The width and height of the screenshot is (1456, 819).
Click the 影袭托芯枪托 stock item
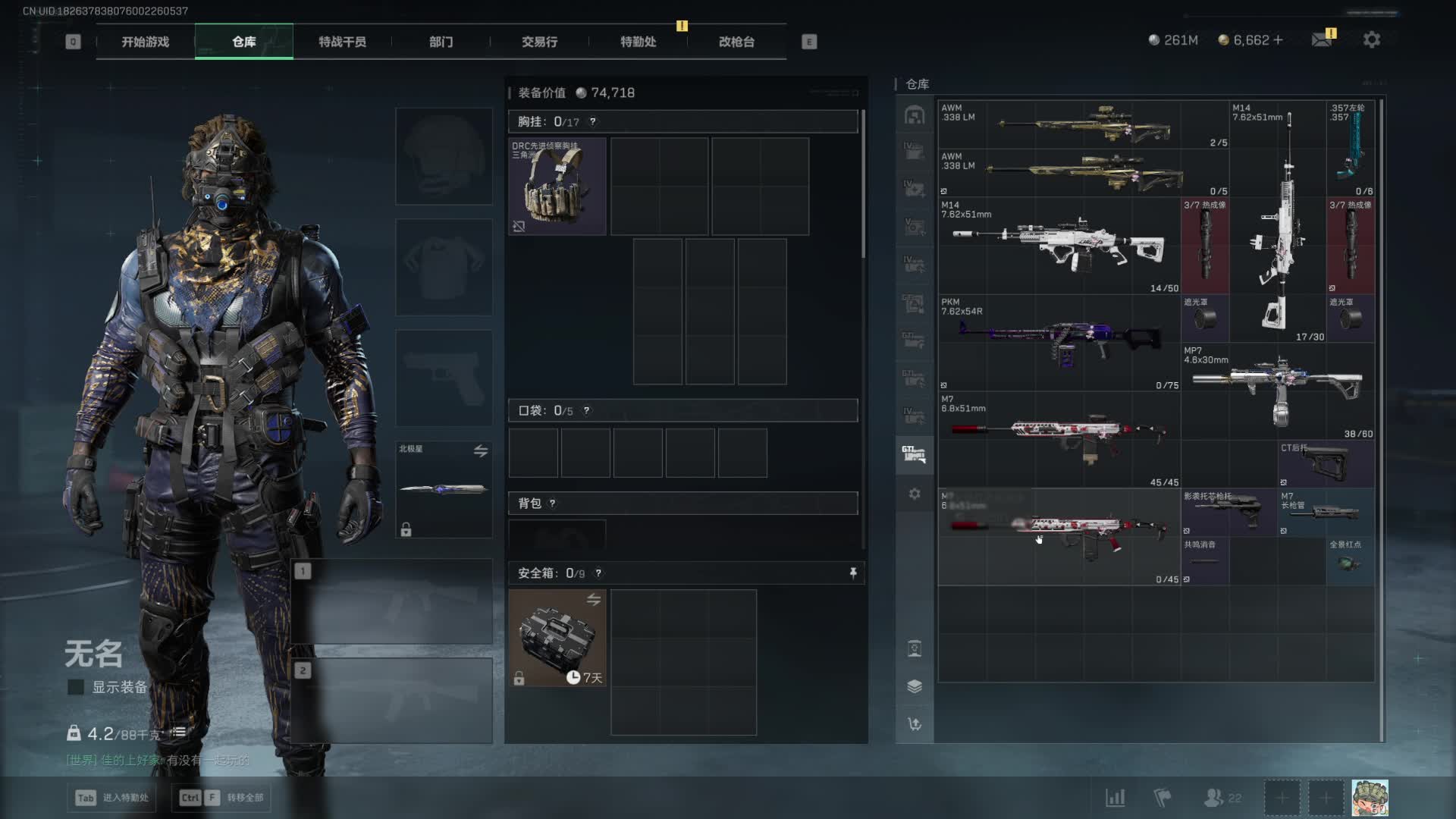point(1228,512)
